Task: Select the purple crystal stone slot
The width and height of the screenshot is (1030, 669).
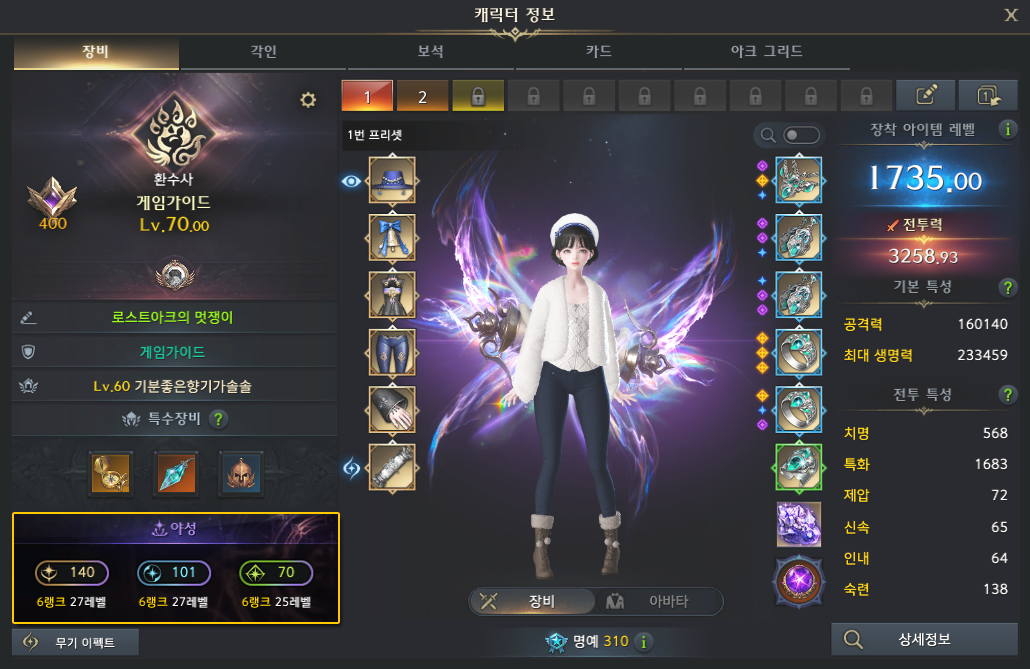Action: point(798,523)
